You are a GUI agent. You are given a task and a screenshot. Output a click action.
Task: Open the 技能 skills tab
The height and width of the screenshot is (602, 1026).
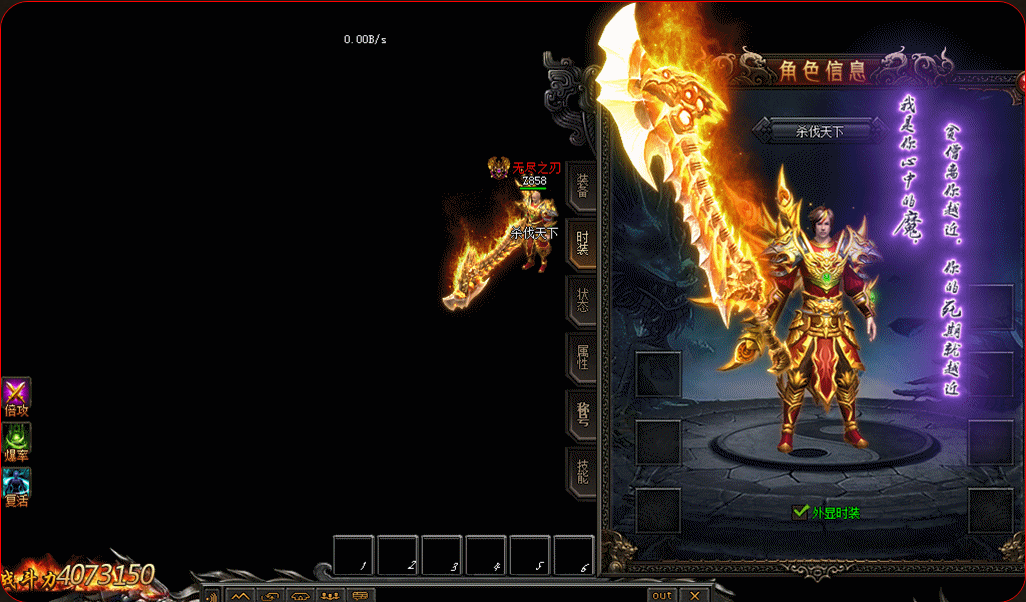pos(582,470)
